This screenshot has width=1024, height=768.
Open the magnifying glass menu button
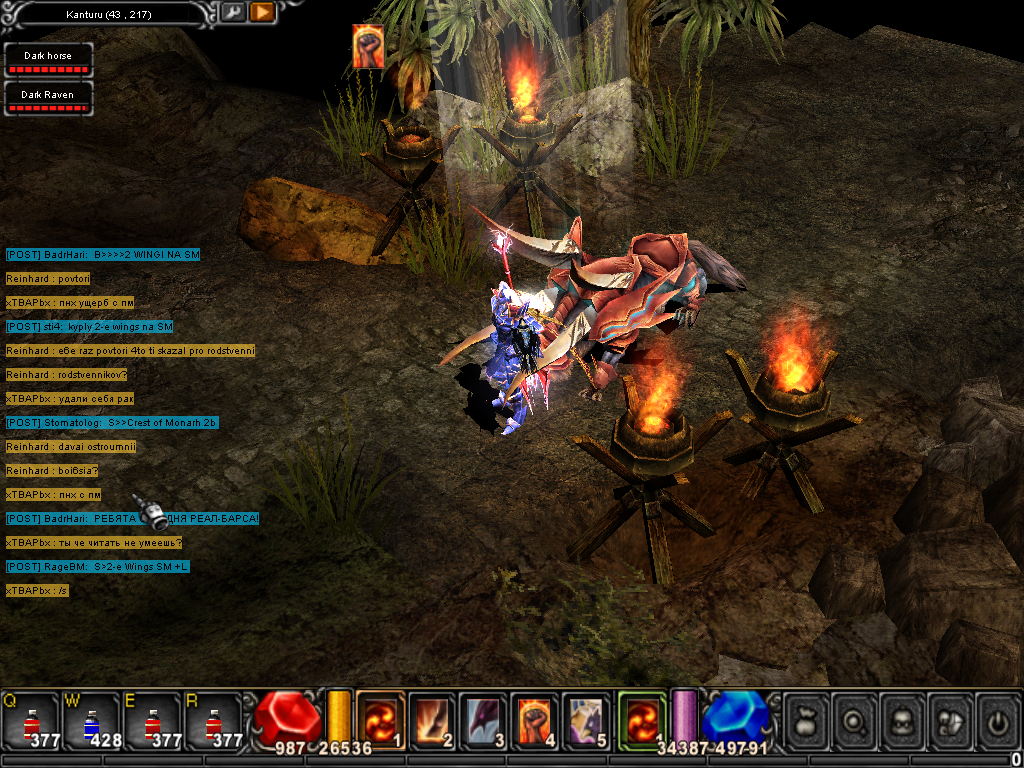(855, 719)
